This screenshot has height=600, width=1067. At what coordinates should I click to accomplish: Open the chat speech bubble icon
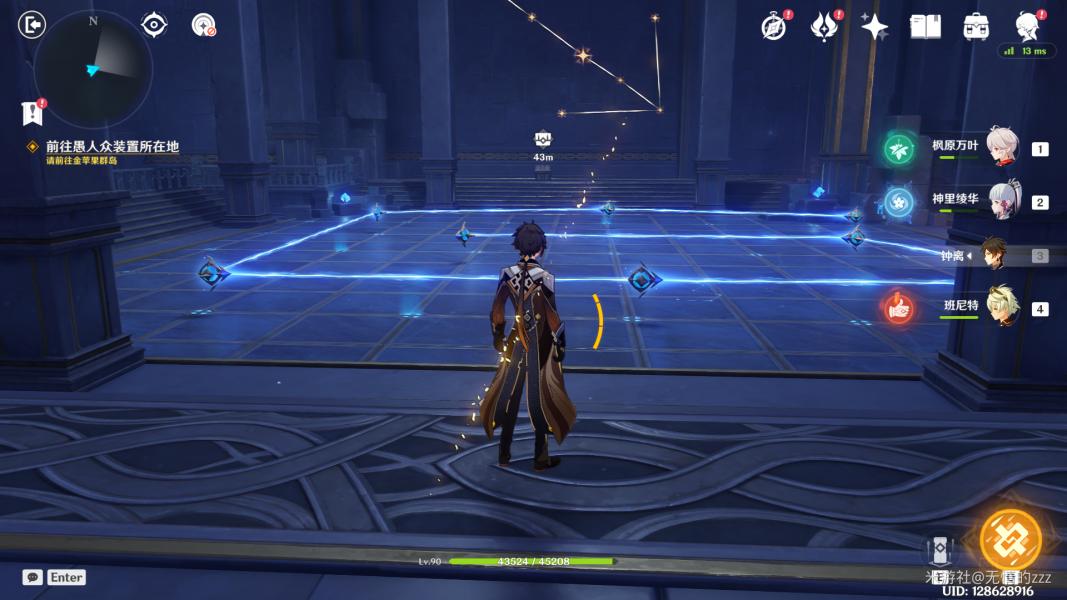tap(32, 577)
